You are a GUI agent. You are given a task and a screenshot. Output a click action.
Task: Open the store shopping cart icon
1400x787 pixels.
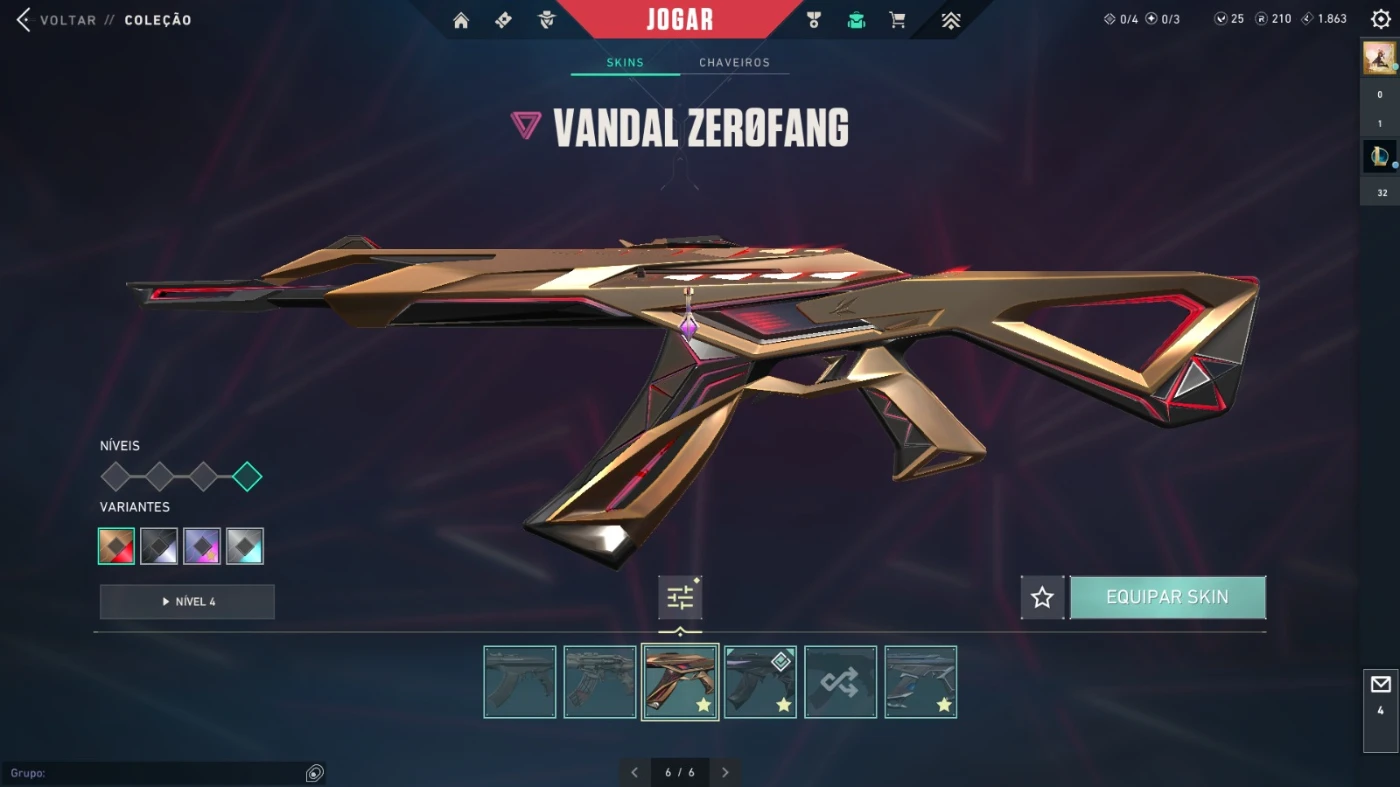tap(897, 20)
